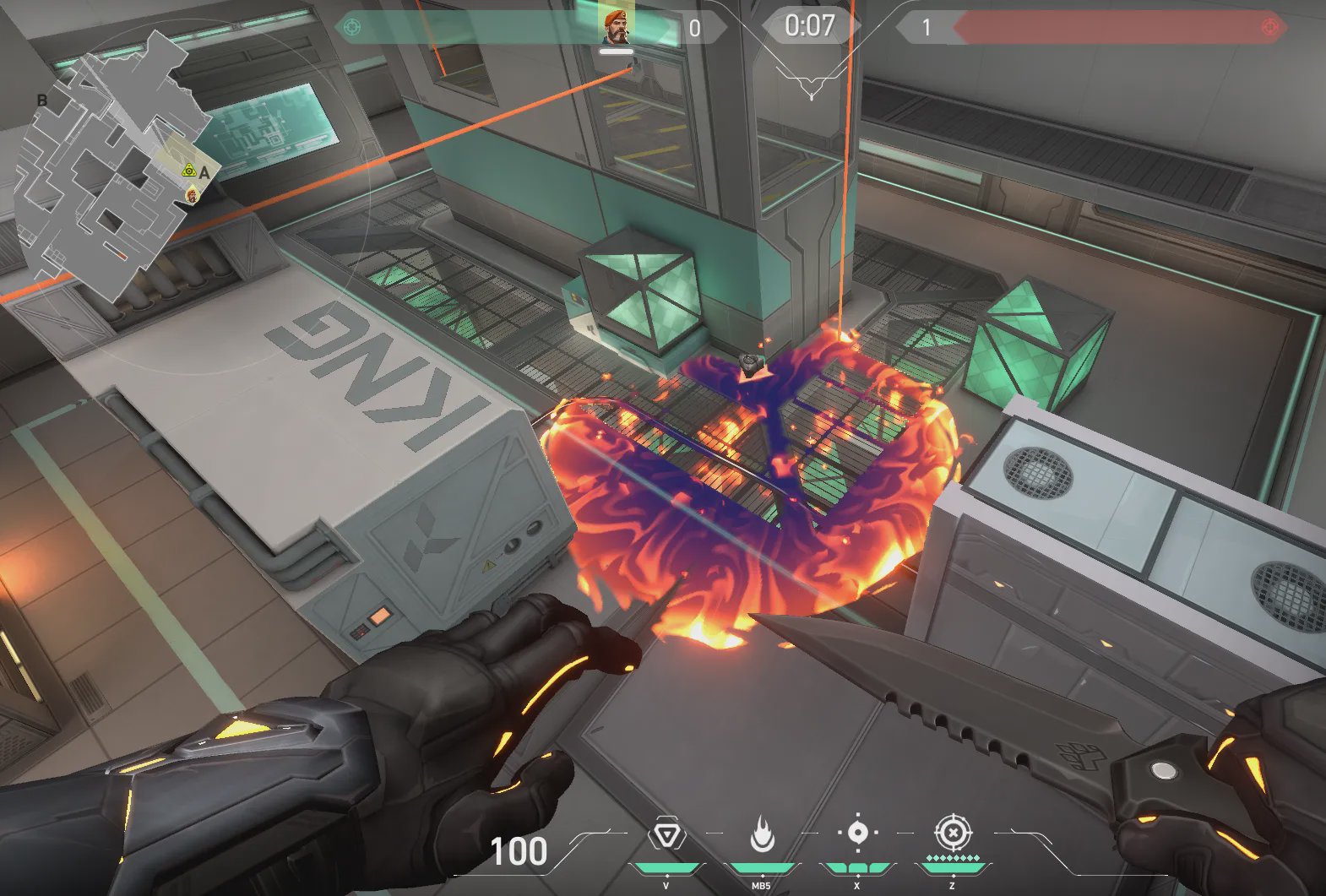Activate the Stim Beacon ability icon

pos(667,835)
